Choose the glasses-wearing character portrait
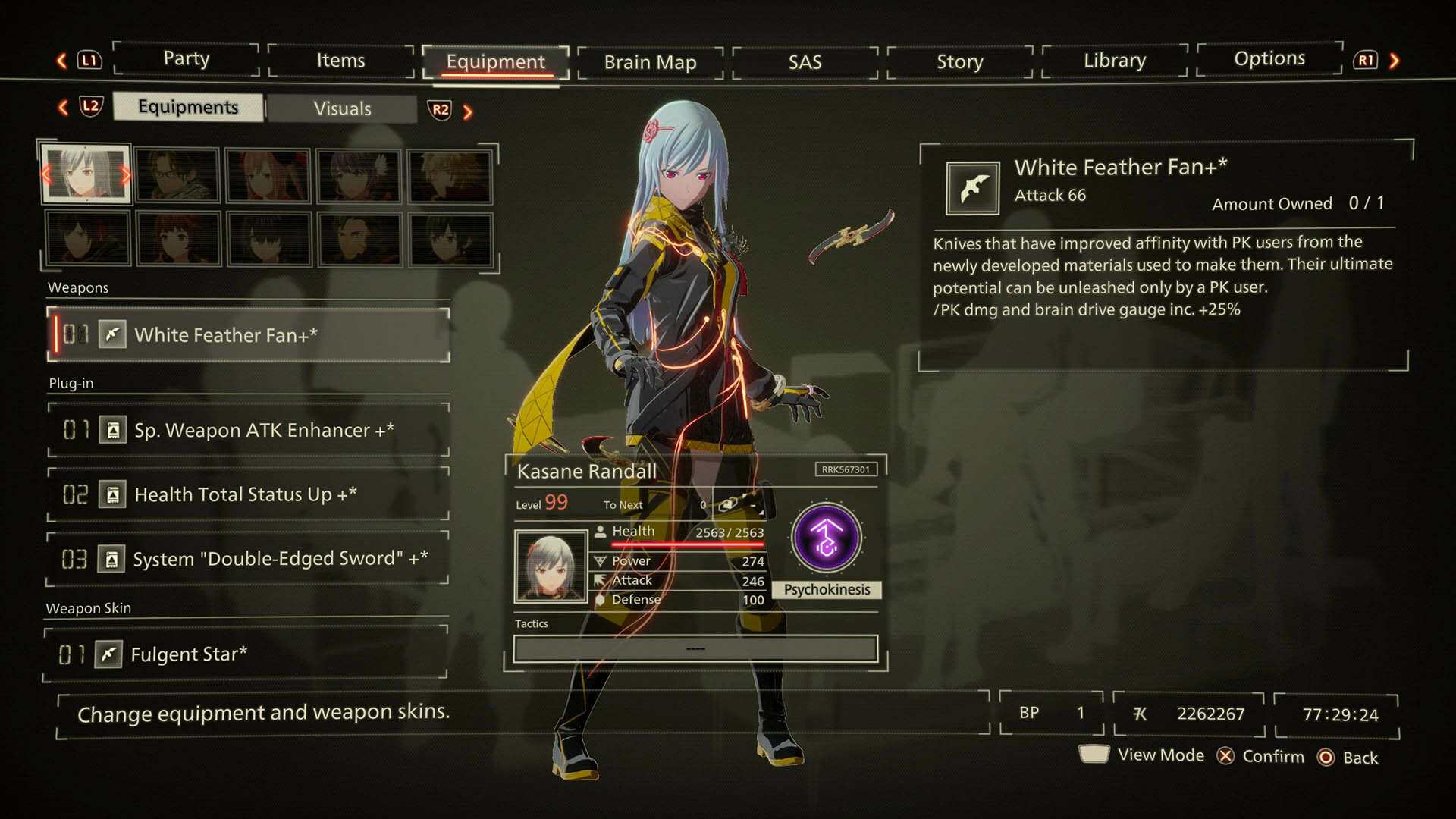The height and width of the screenshot is (819, 1456). point(177,176)
